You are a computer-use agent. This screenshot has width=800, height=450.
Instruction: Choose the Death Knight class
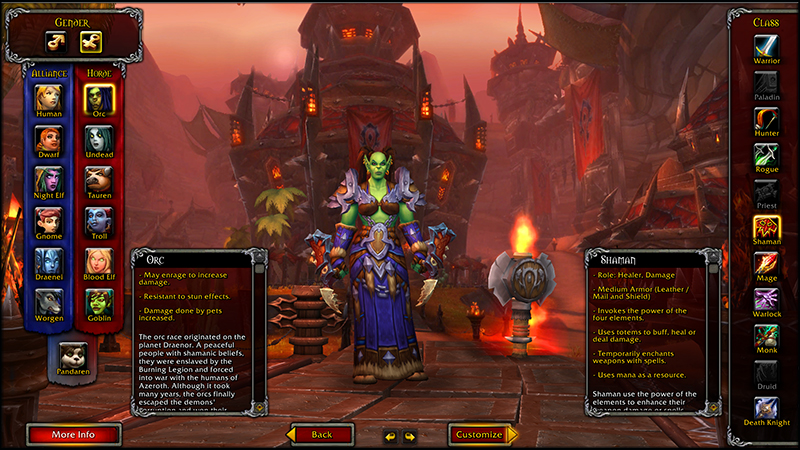[x=767, y=410]
